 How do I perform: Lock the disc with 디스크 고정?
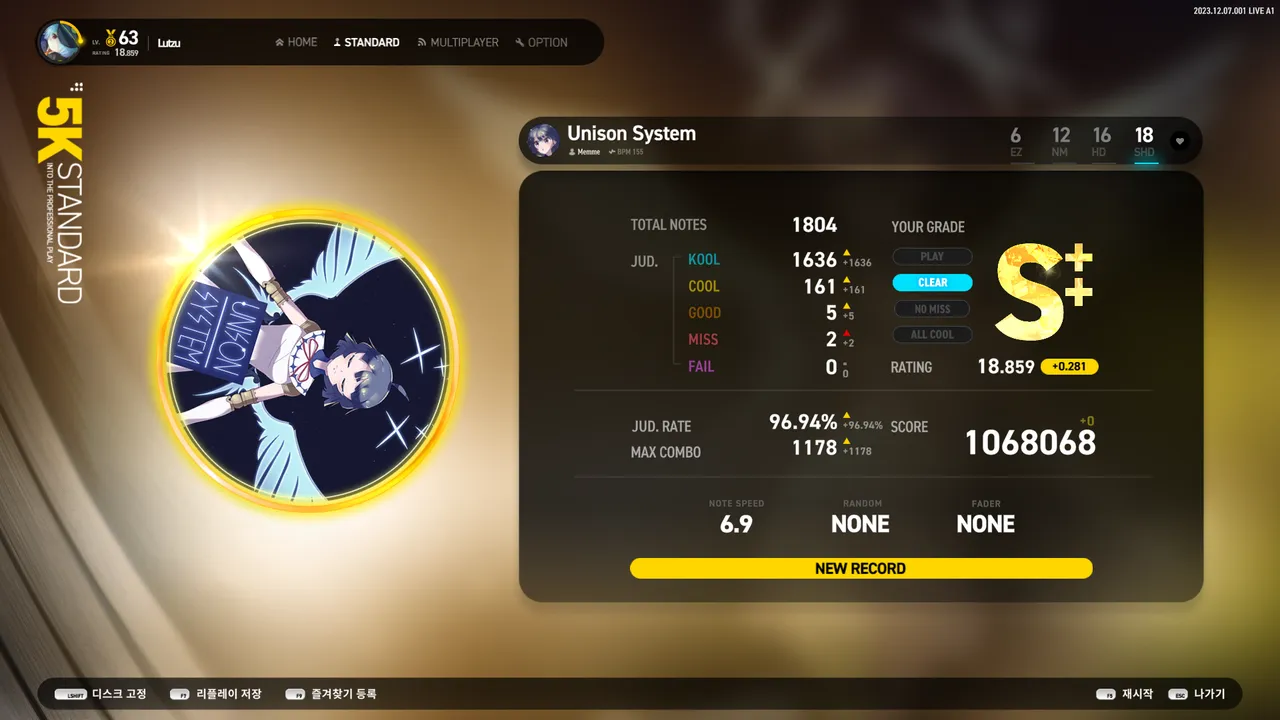coord(101,694)
